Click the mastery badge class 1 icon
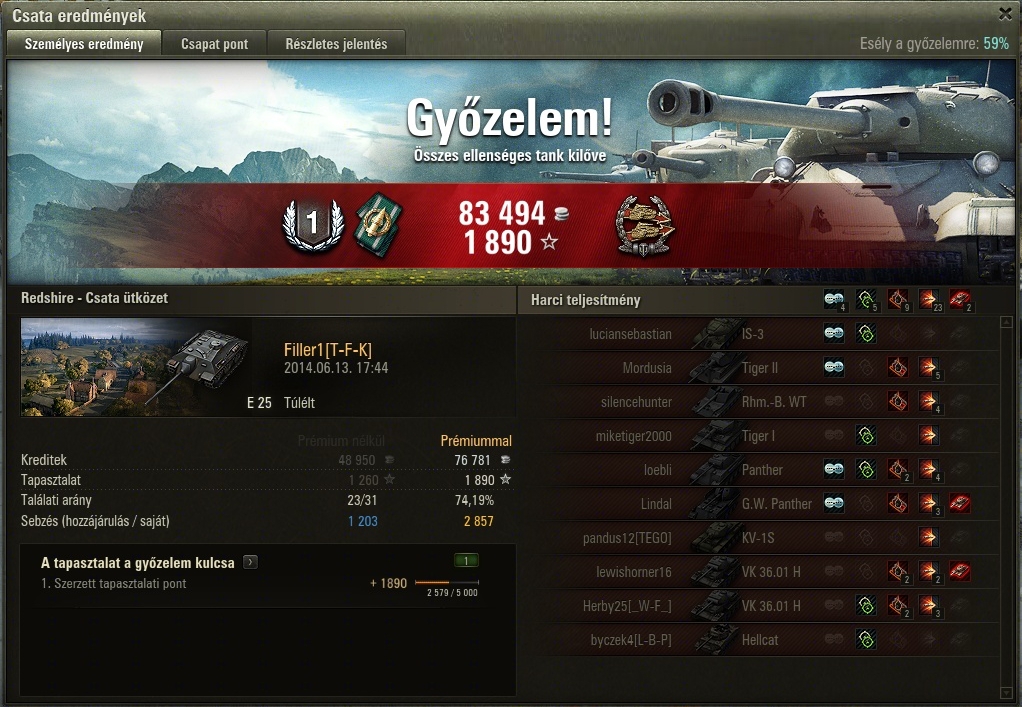 click(312, 226)
